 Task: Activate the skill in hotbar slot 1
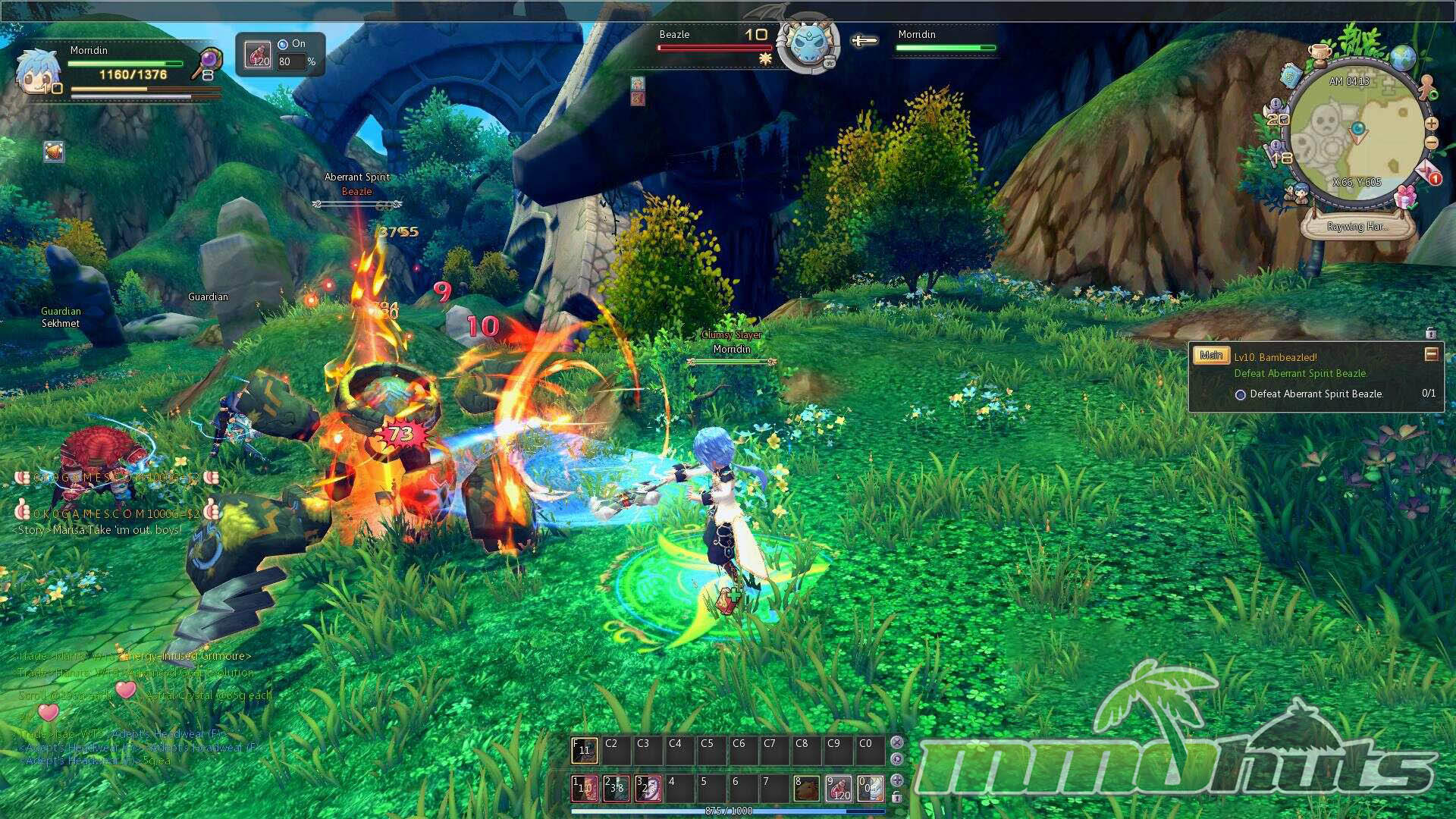tap(584, 789)
